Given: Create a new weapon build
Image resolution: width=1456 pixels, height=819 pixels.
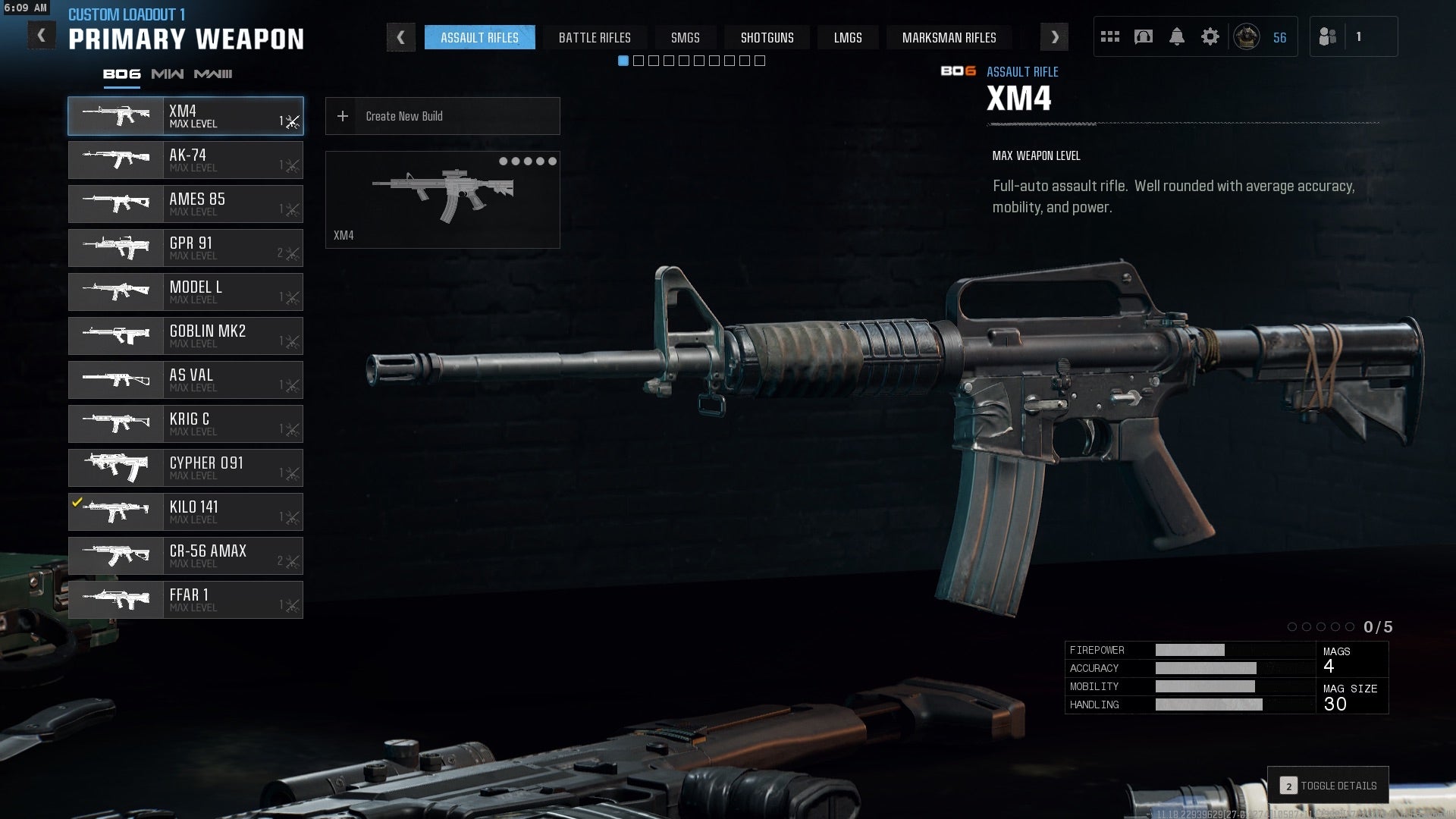Looking at the screenshot, I should pos(442,116).
